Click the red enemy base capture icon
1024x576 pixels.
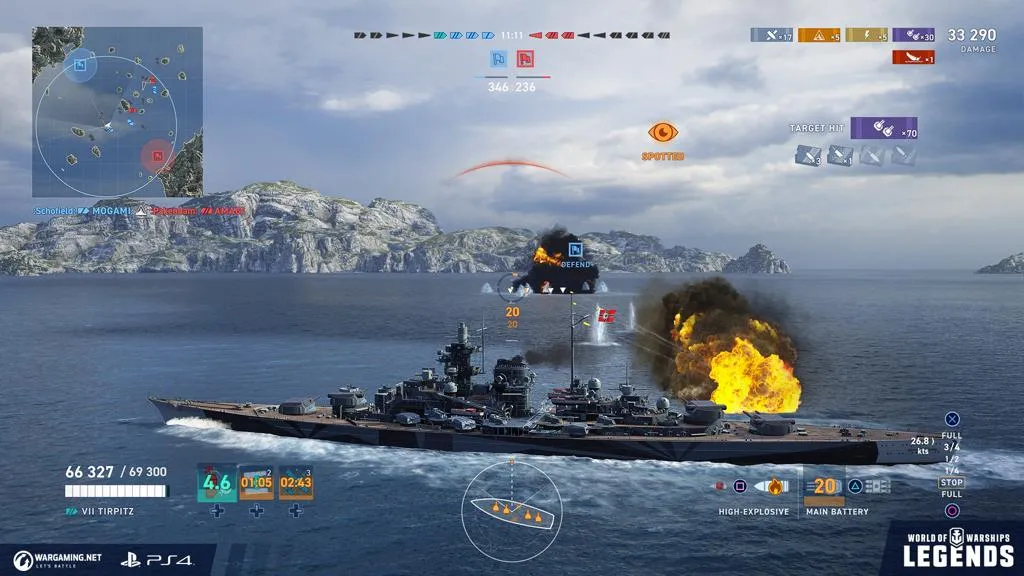click(x=525, y=59)
